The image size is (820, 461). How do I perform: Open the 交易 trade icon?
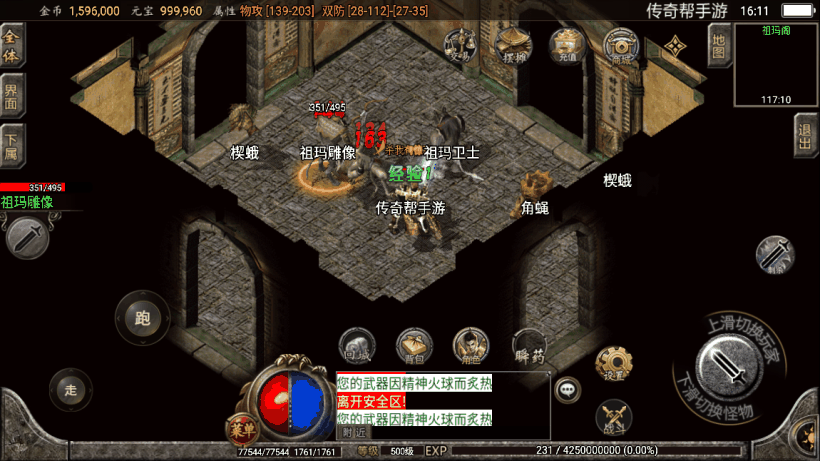tap(460, 46)
